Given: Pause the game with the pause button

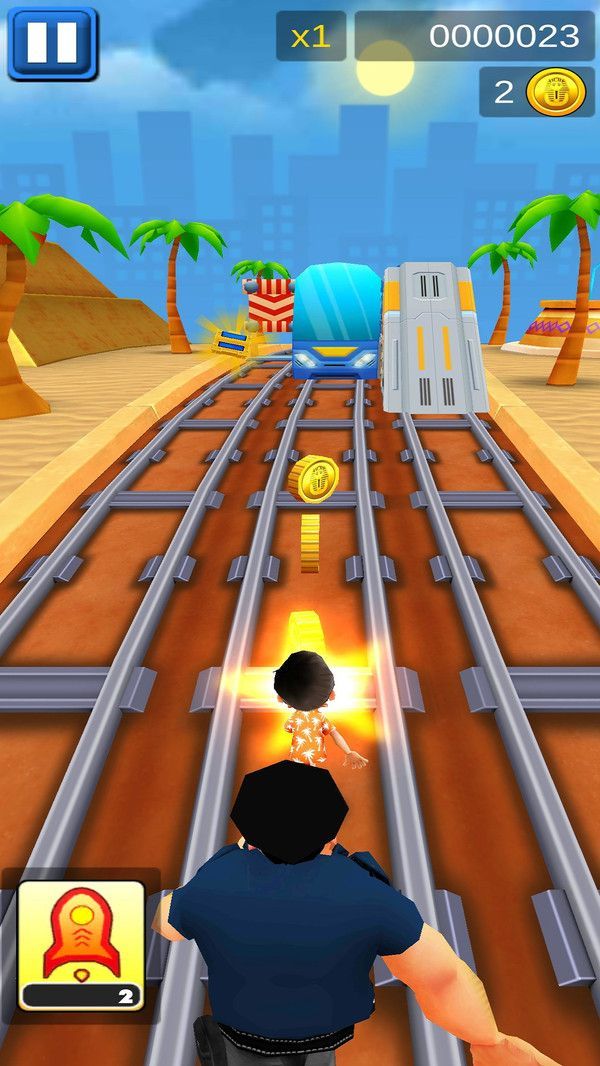Looking at the screenshot, I should 52,43.
